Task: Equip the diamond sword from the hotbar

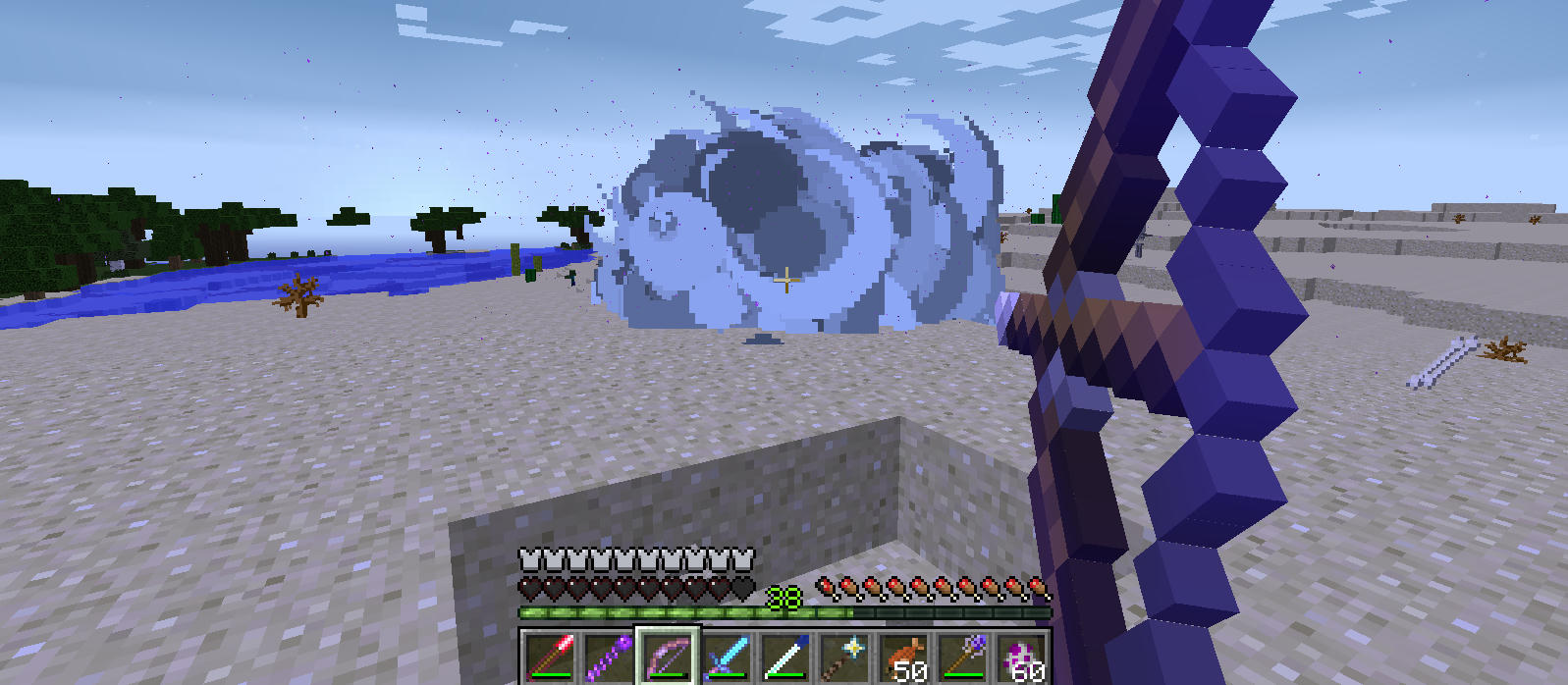Action: coord(727,657)
